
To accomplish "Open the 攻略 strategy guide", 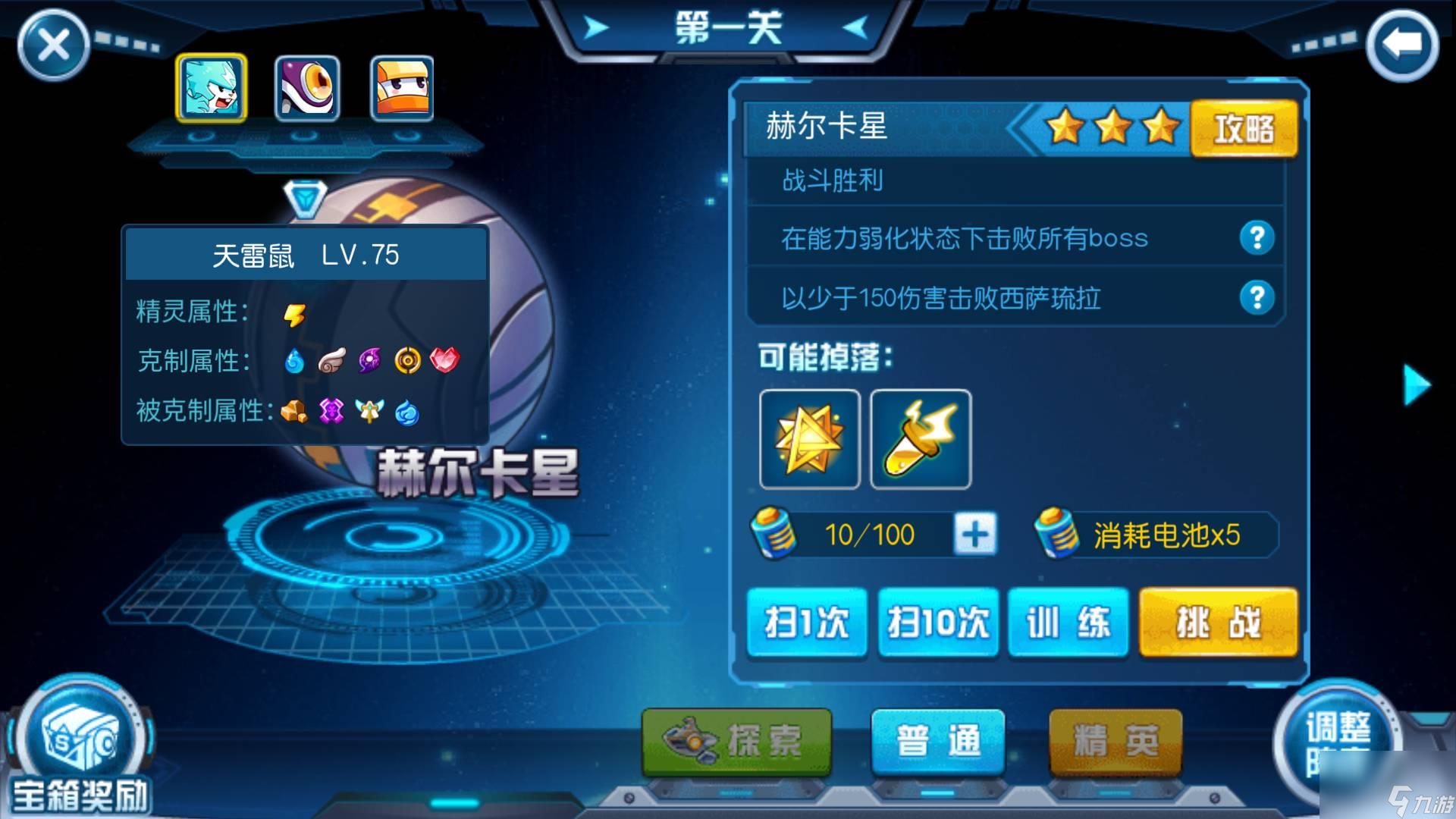I will (x=1244, y=127).
